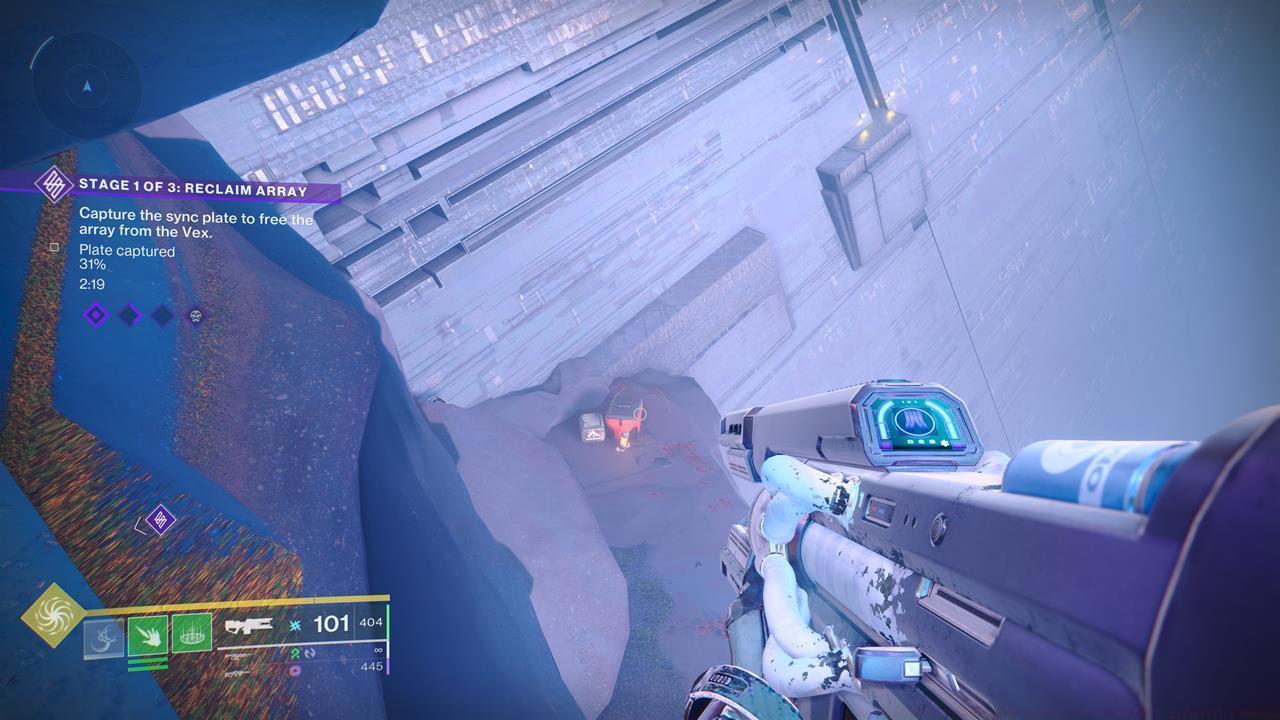Image resolution: width=1280 pixels, height=720 pixels.
Task: Select the equipped primary weapon icon
Action: tap(246, 627)
